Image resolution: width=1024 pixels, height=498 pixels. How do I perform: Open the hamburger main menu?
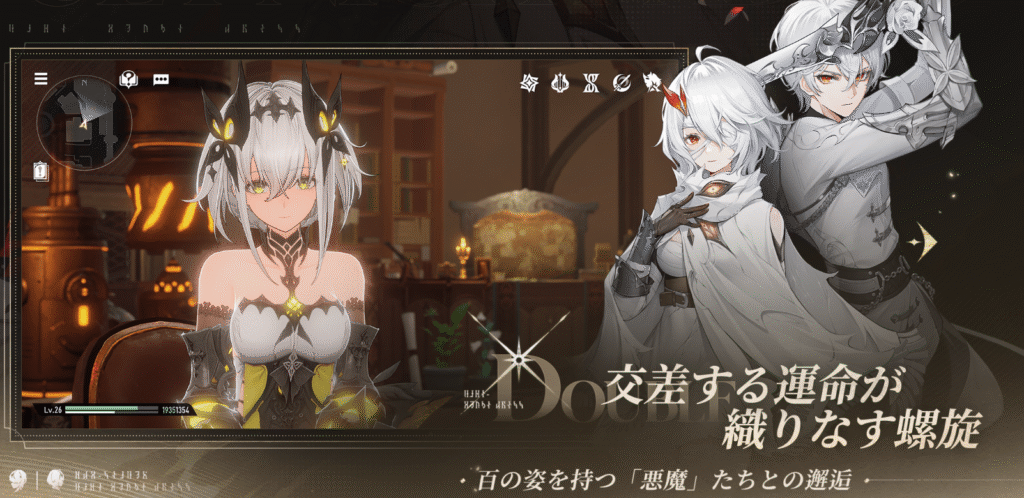(x=41, y=79)
